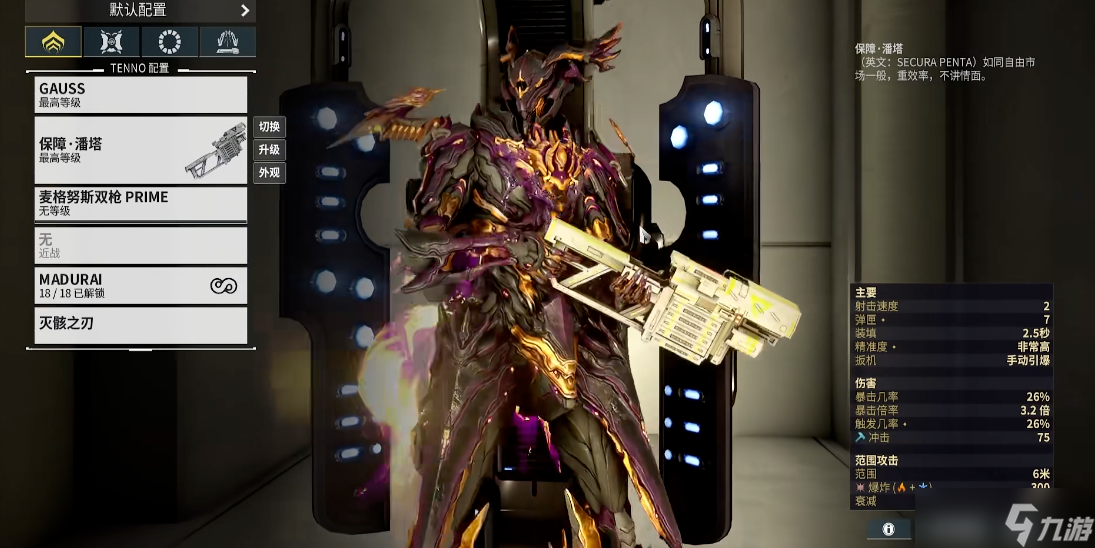1095x548 pixels.
Task: Switch to the Warframe lotus emblem tab
Action: click(53, 42)
